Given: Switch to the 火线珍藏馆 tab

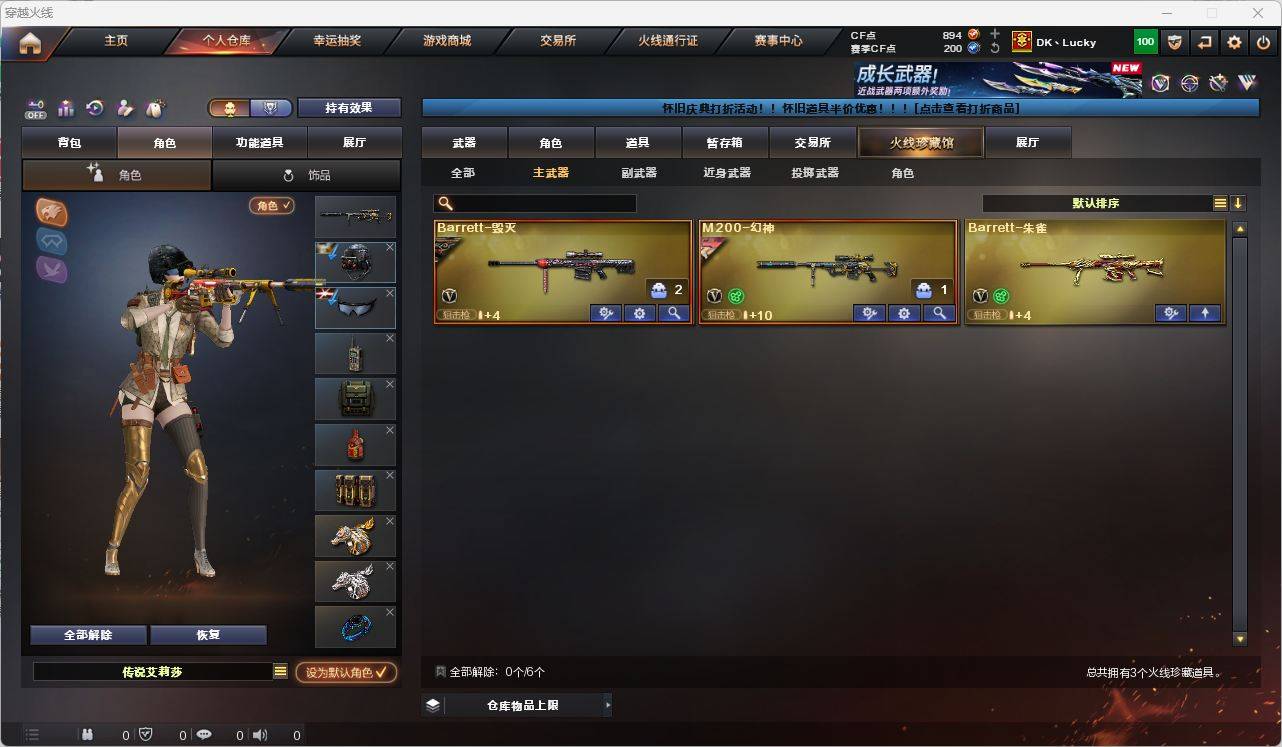Looking at the screenshot, I should tap(919, 142).
